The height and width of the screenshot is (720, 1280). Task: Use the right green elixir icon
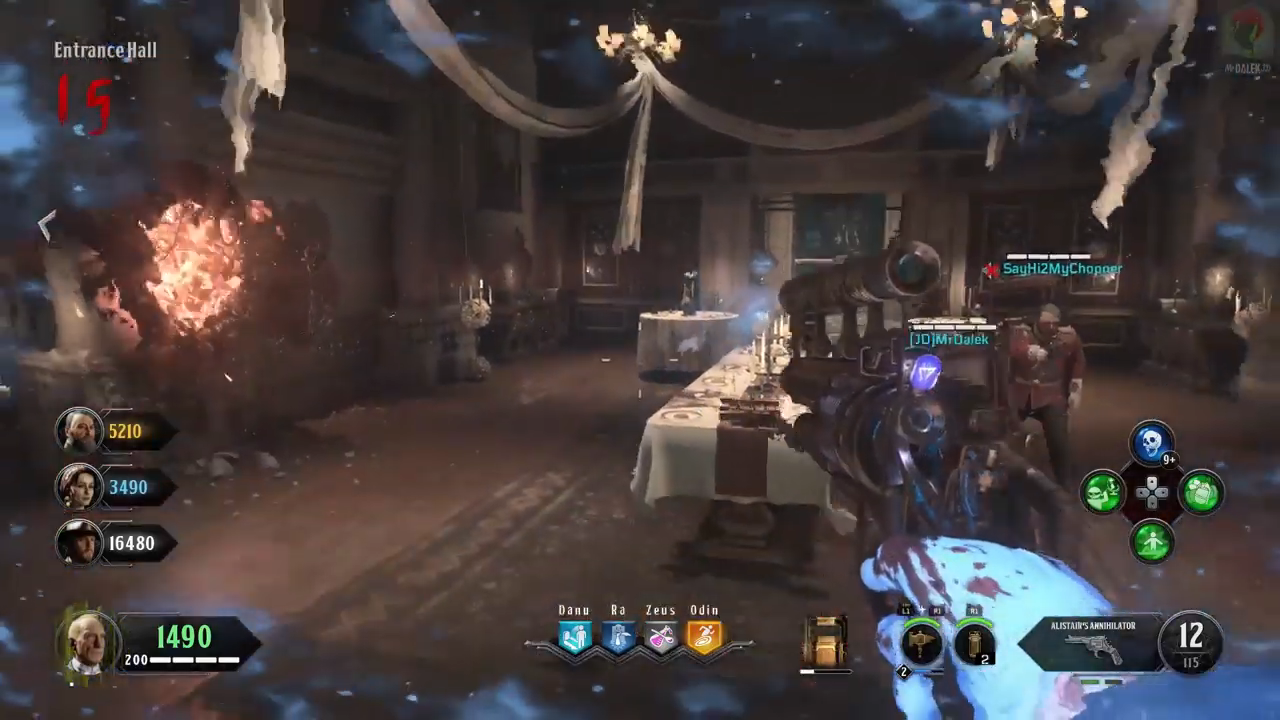(1201, 493)
